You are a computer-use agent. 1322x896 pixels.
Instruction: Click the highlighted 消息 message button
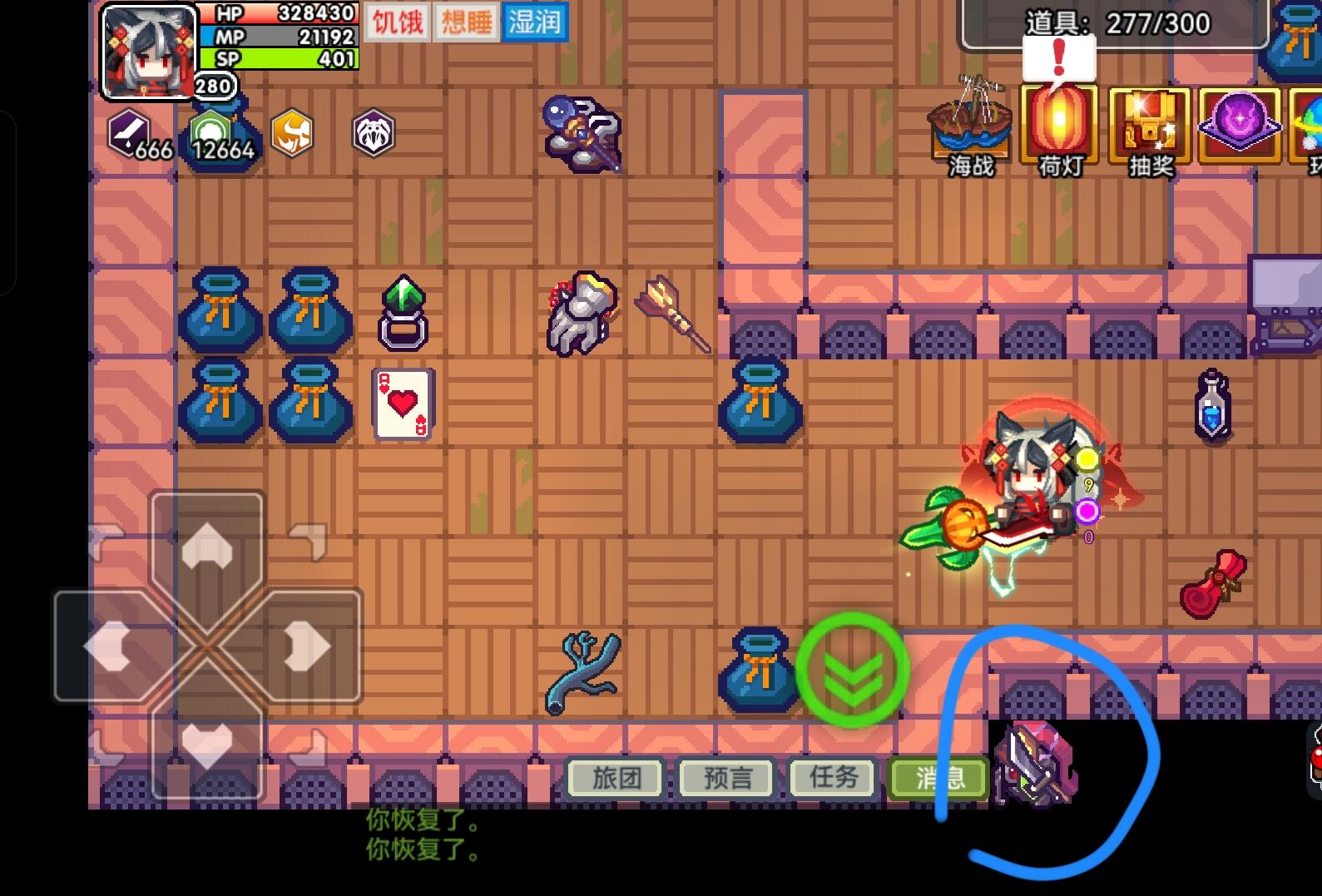click(x=938, y=778)
